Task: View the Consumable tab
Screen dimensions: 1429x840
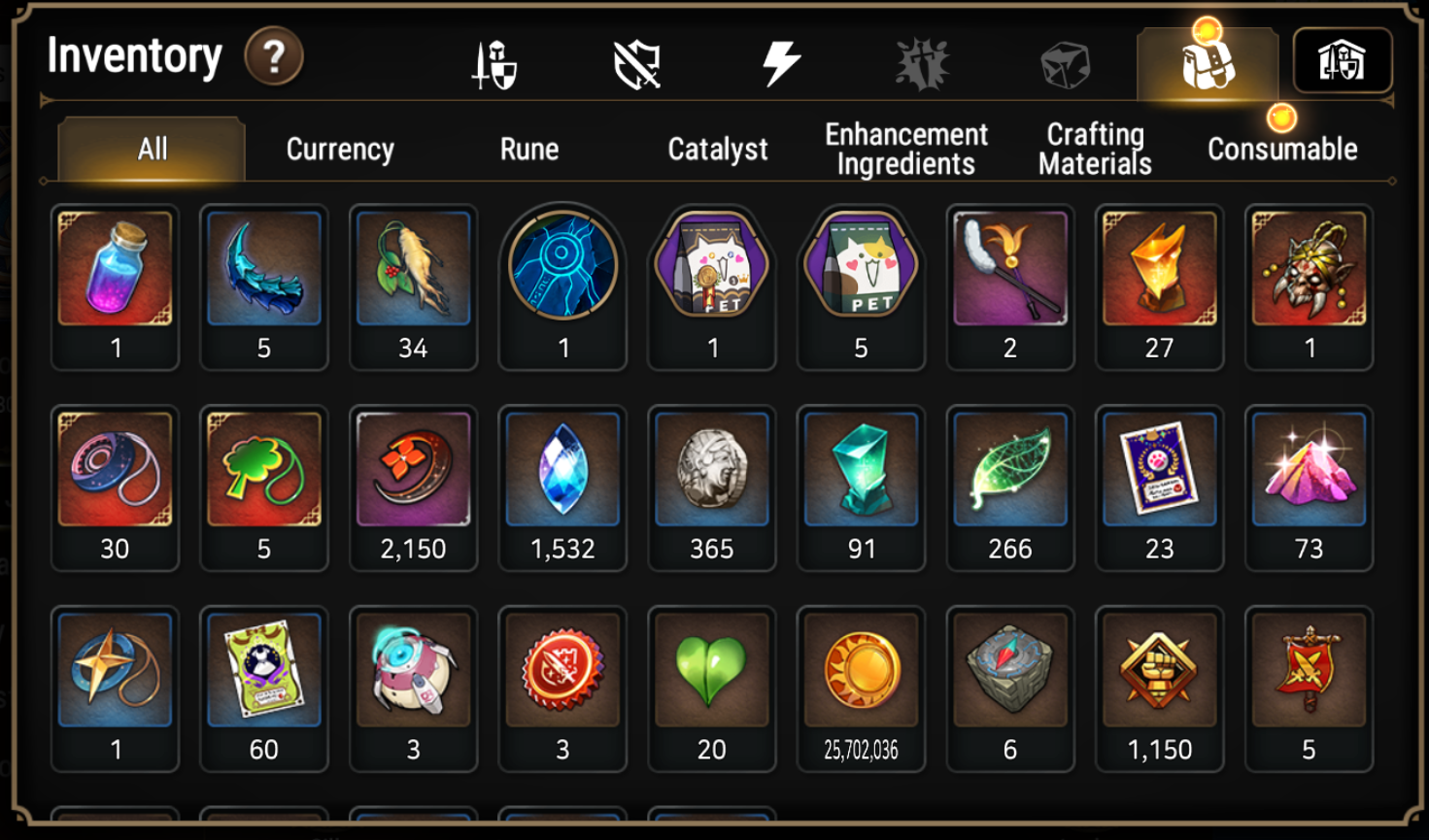Action: 1282,150
